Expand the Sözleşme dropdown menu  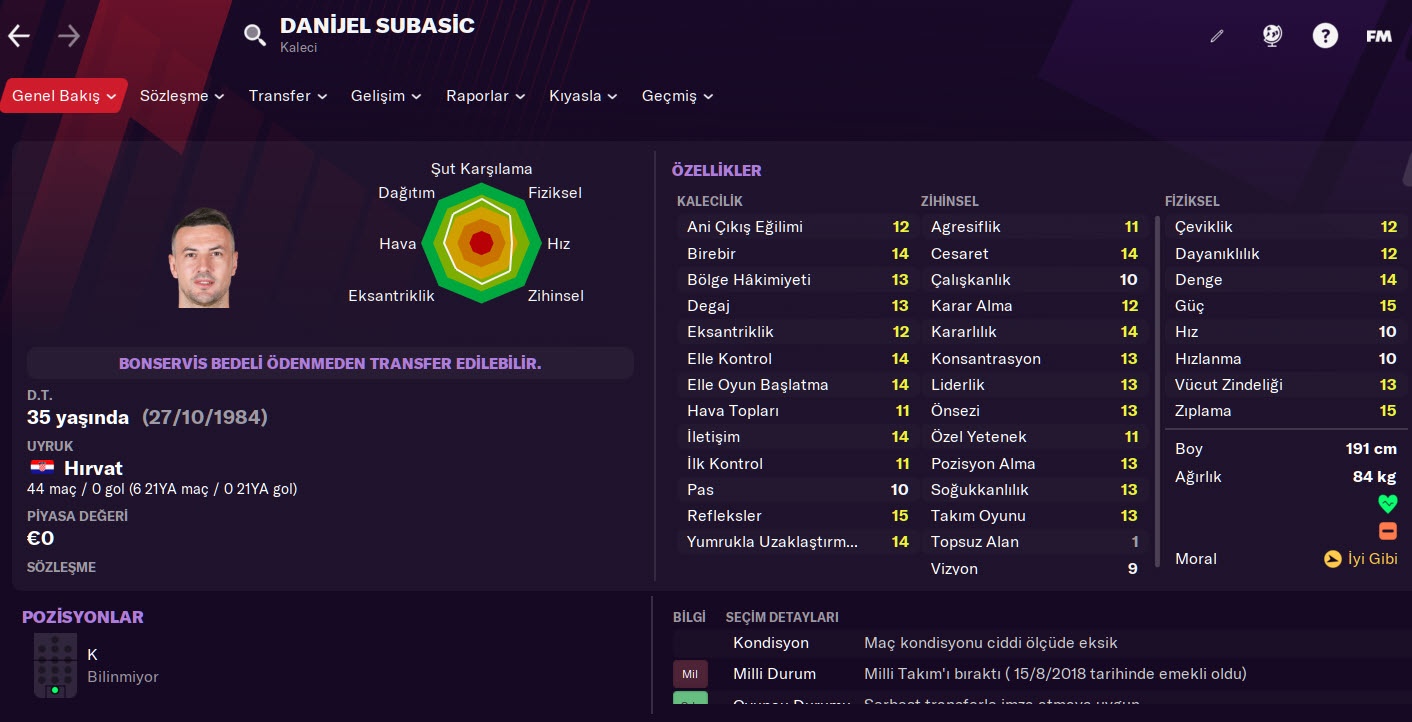coord(182,96)
